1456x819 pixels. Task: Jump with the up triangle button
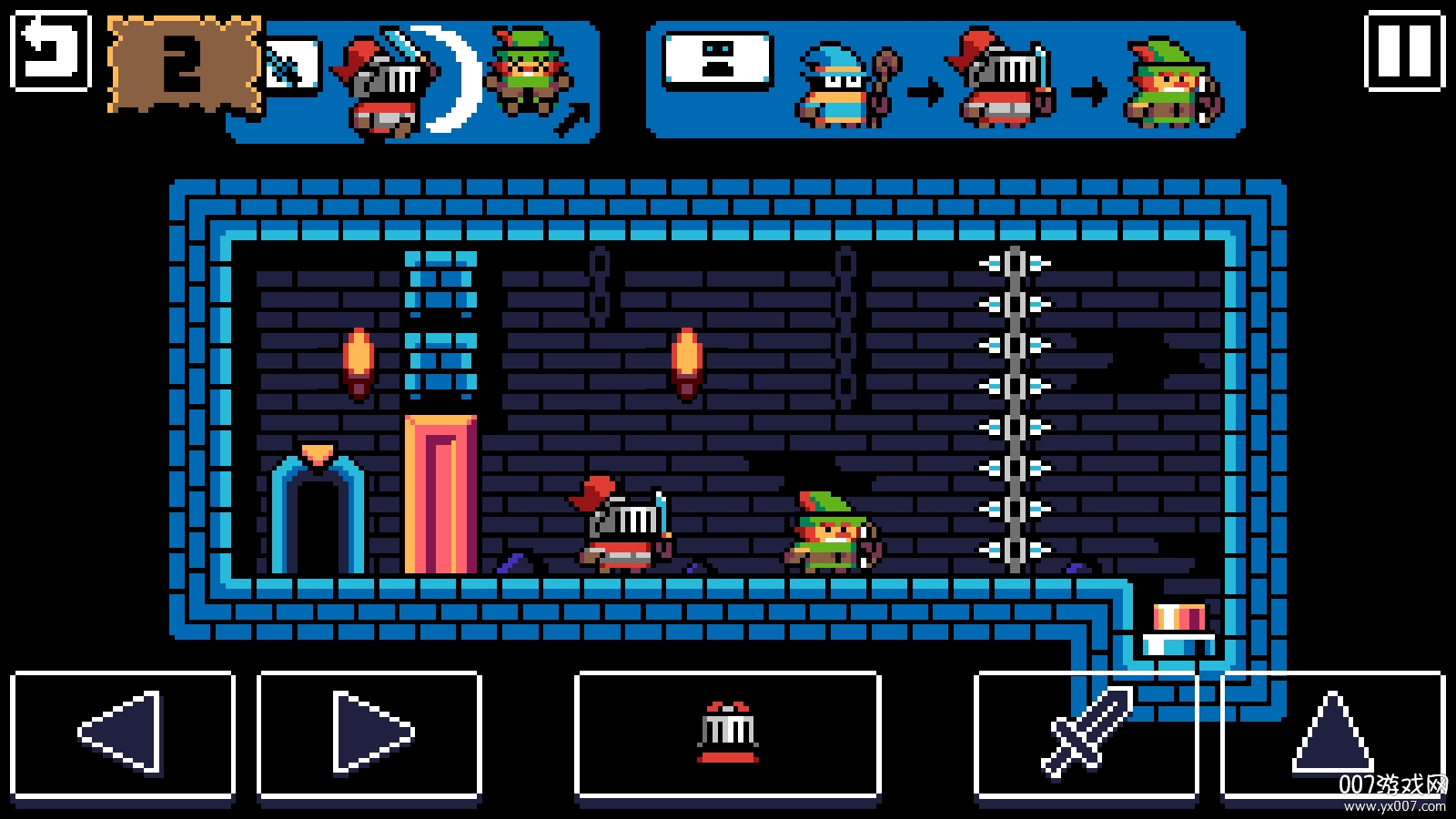click(x=1331, y=734)
